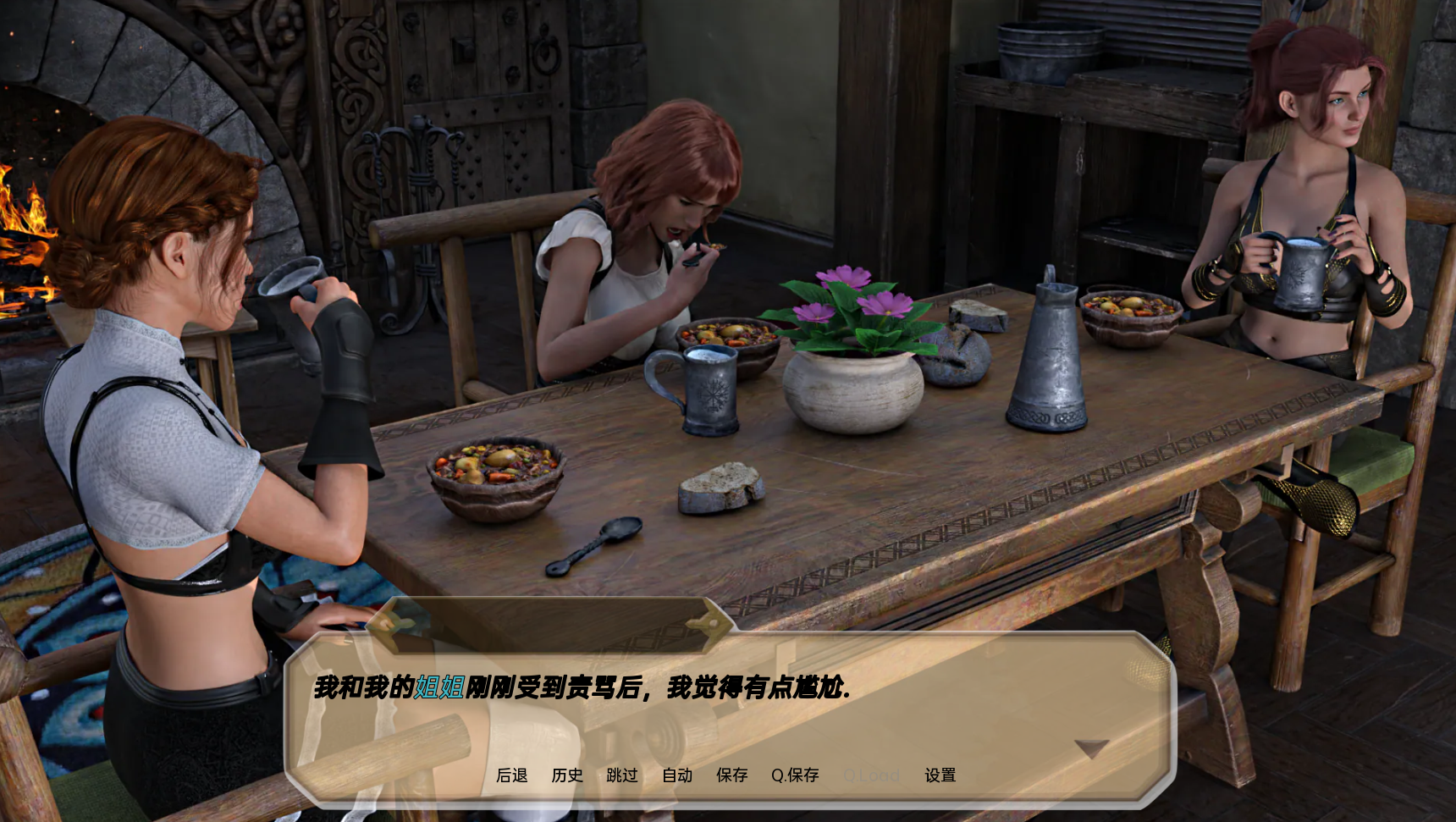Enable skip mode with 跳过

pos(623,775)
